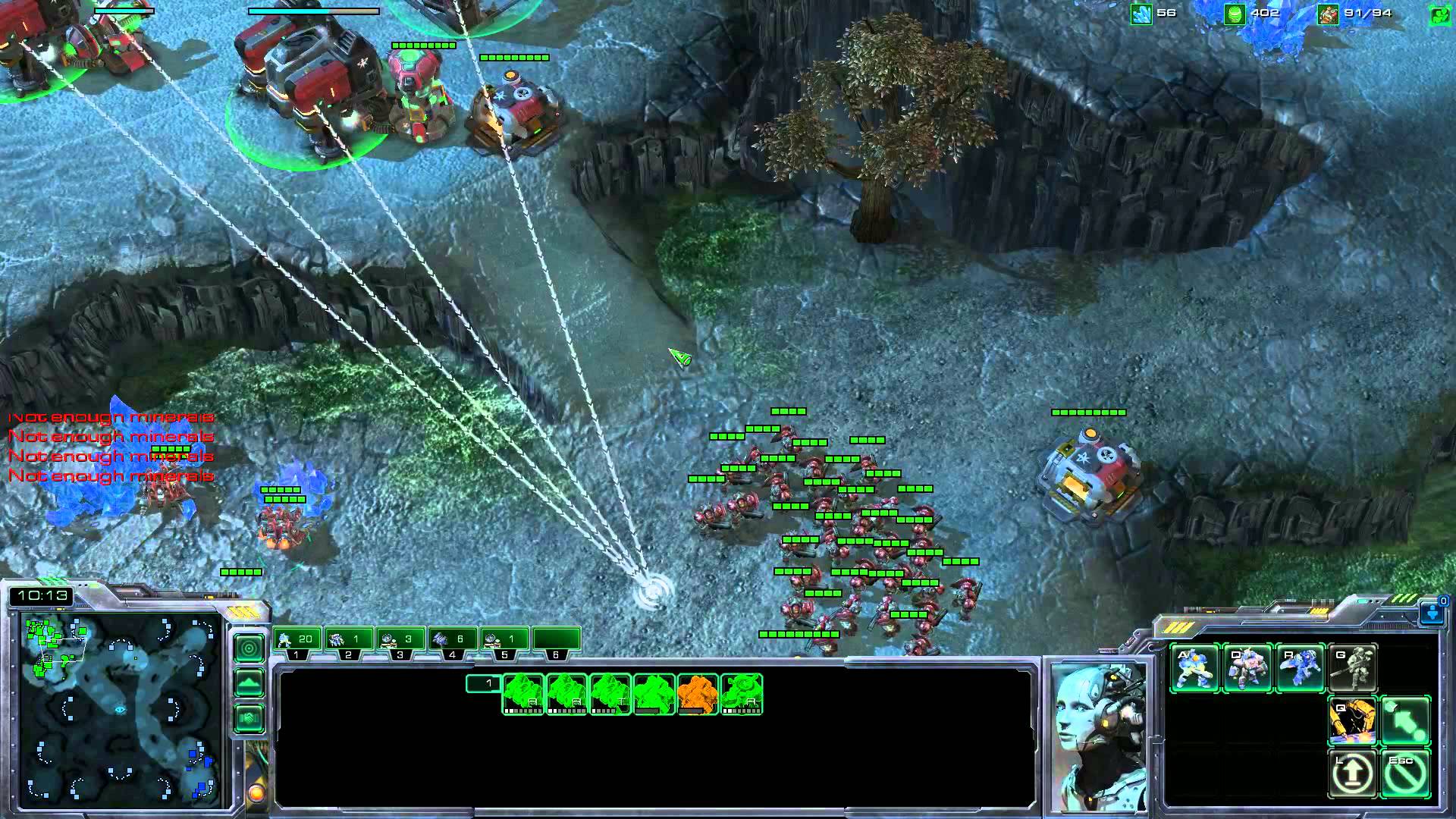1456x819 pixels.
Task: Switch to control group 2
Action: pyautogui.click(x=349, y=640)
